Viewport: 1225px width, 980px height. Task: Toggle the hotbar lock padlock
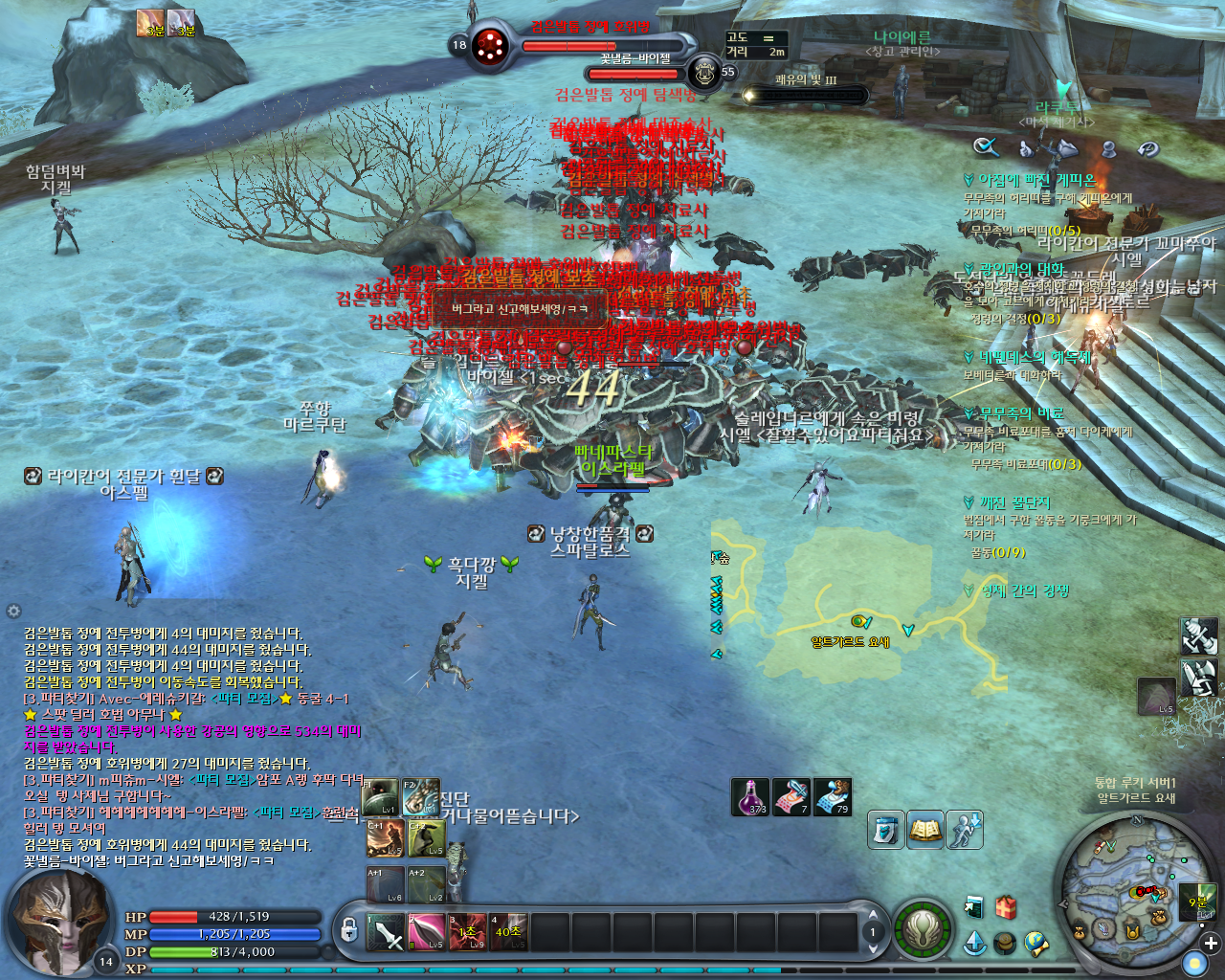point(348,929)
